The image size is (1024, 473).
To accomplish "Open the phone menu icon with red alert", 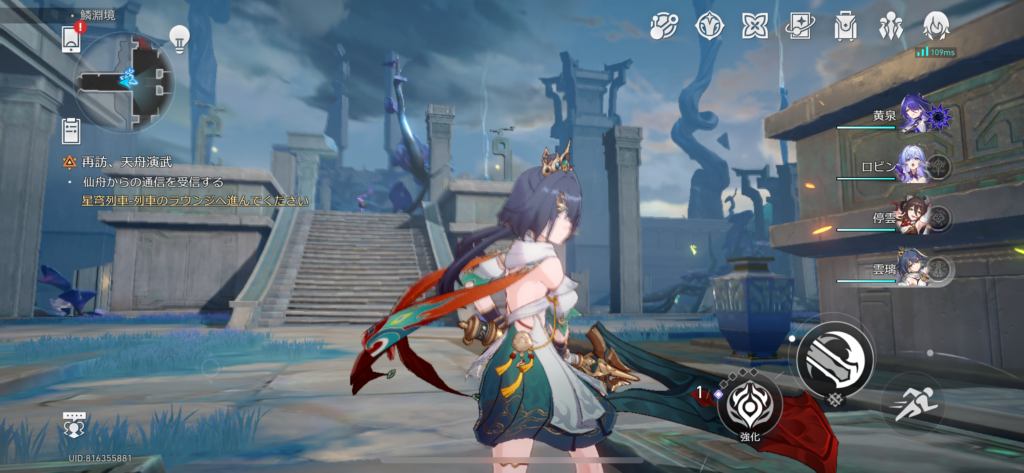I will [x=70, y=39].
